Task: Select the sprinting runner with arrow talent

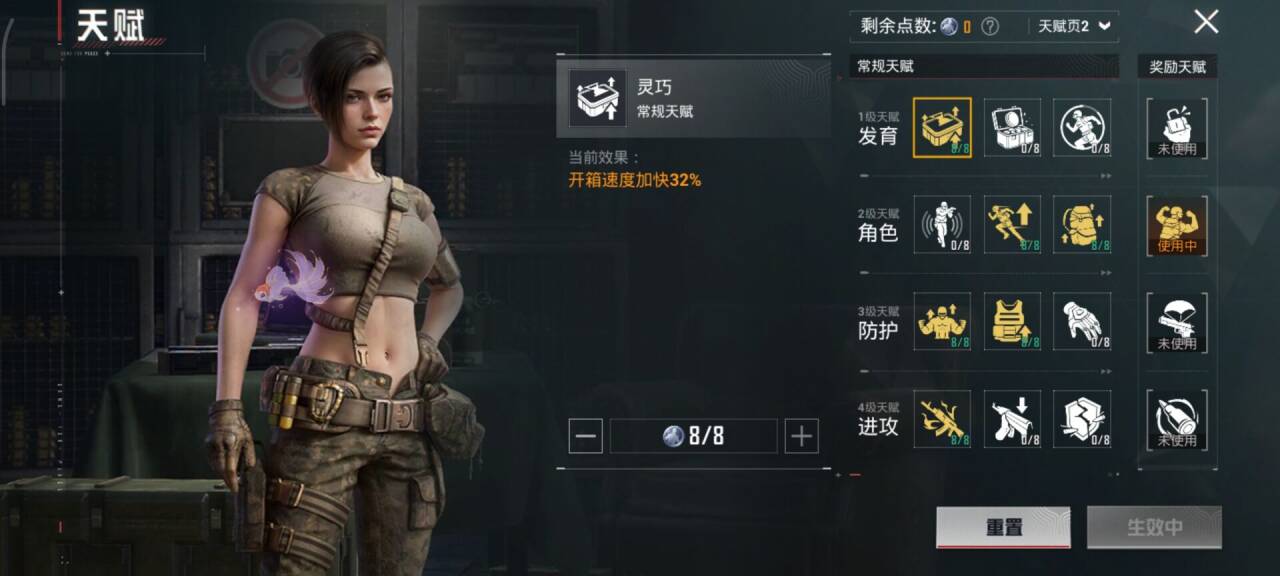Action: pyautogui.click(x=1012, y=224)
